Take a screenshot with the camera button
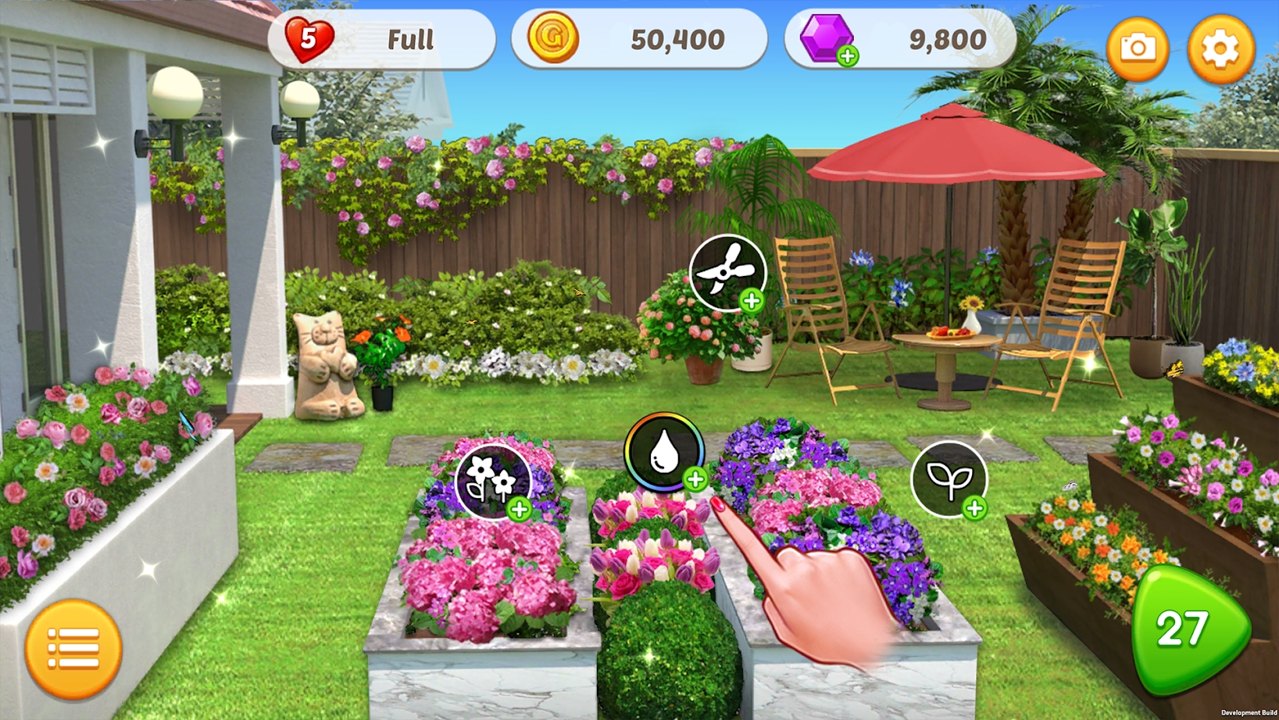 1138,49
